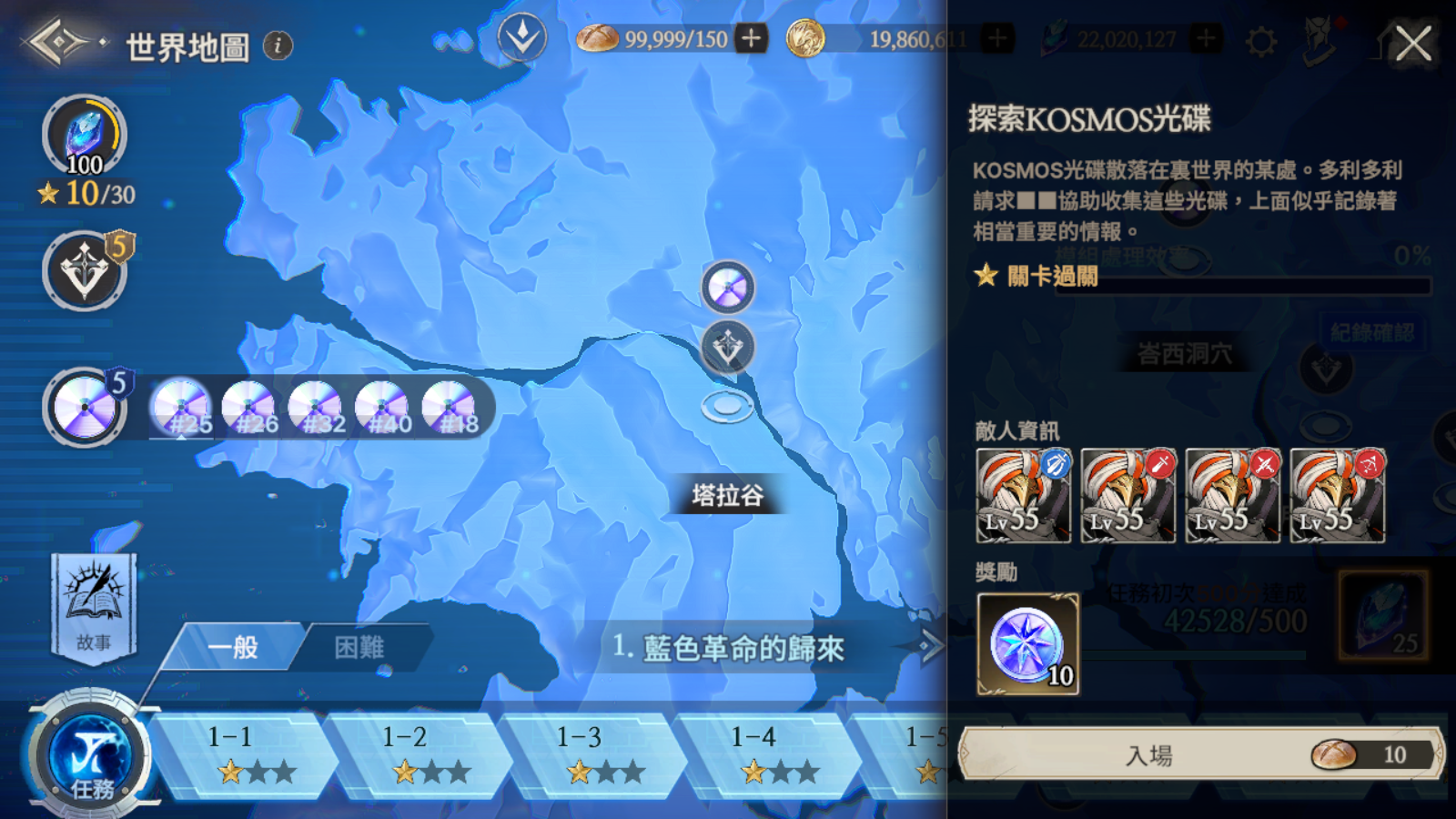1456x819 pixels.
Task: Select the 一般 difficulty tab
Action: pyautogui.click(x=234, y=647)
